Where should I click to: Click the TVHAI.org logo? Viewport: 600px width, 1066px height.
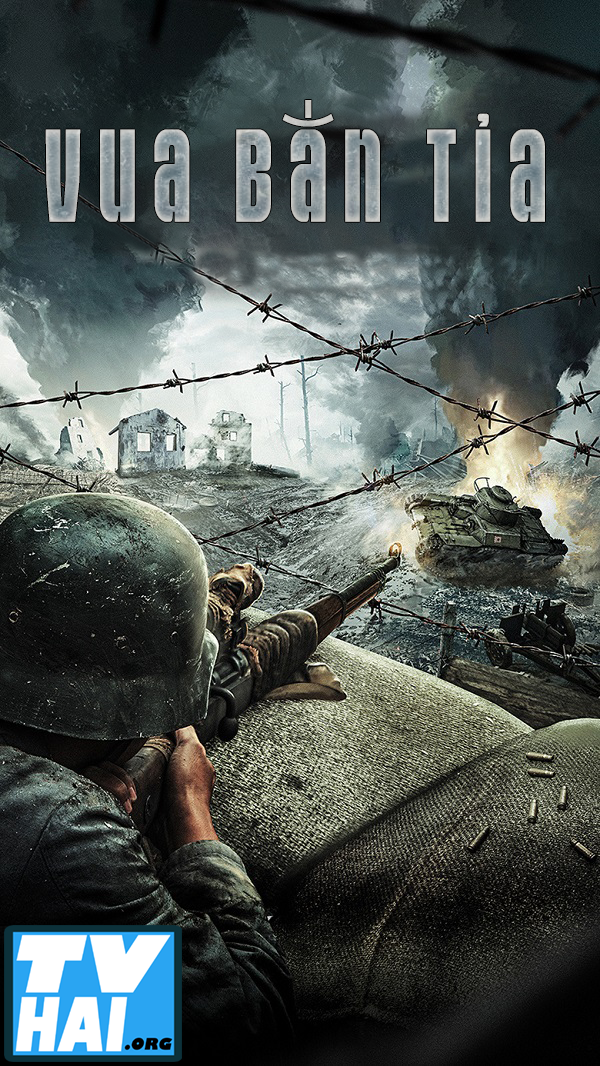point(92,995)
